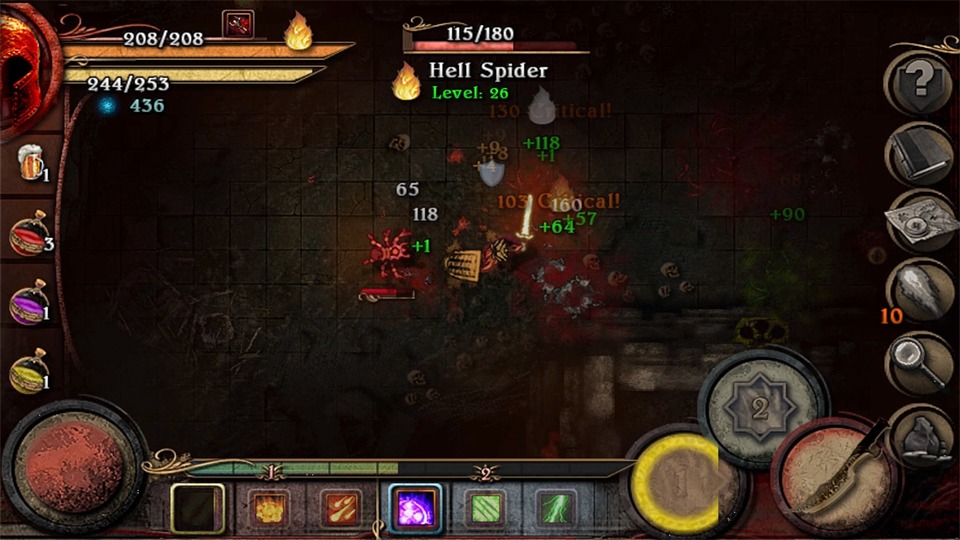The height and width of the screenshot is (540, 960).
Task: Activate the green slash skill slot
Action: point(483,508)
